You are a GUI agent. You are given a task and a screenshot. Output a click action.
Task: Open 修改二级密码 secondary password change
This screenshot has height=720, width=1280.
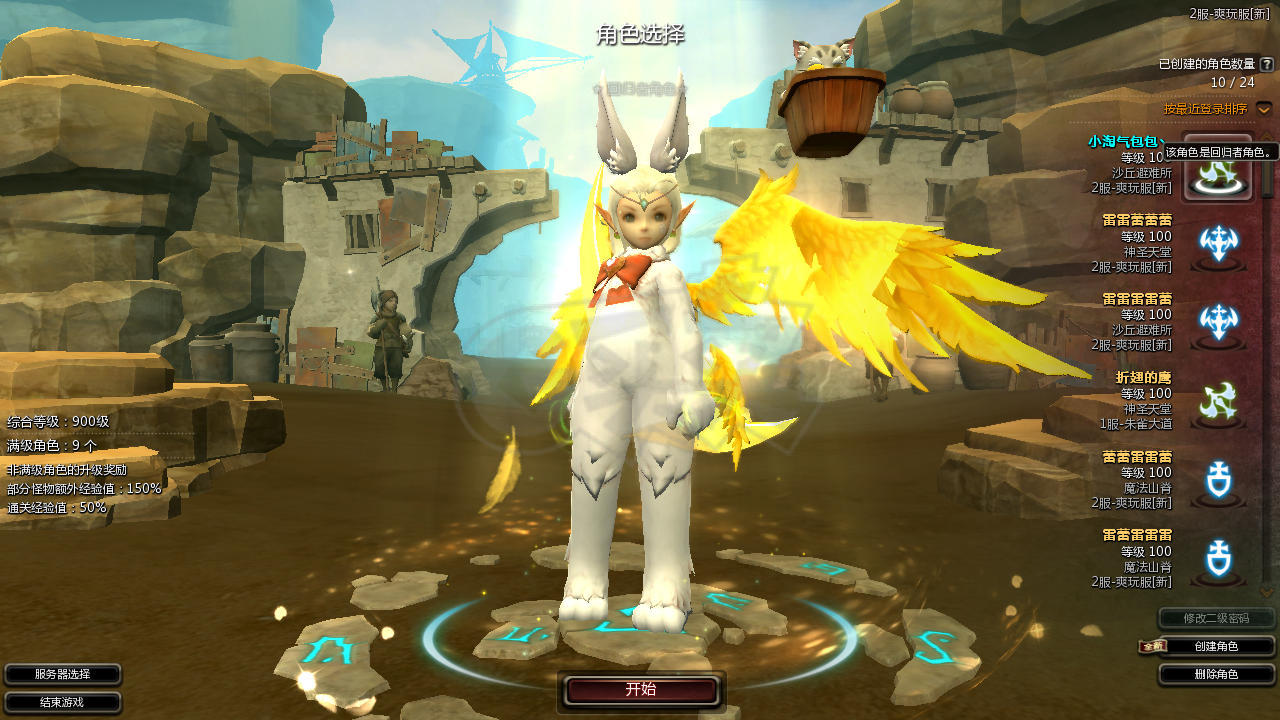(1216, 618)
